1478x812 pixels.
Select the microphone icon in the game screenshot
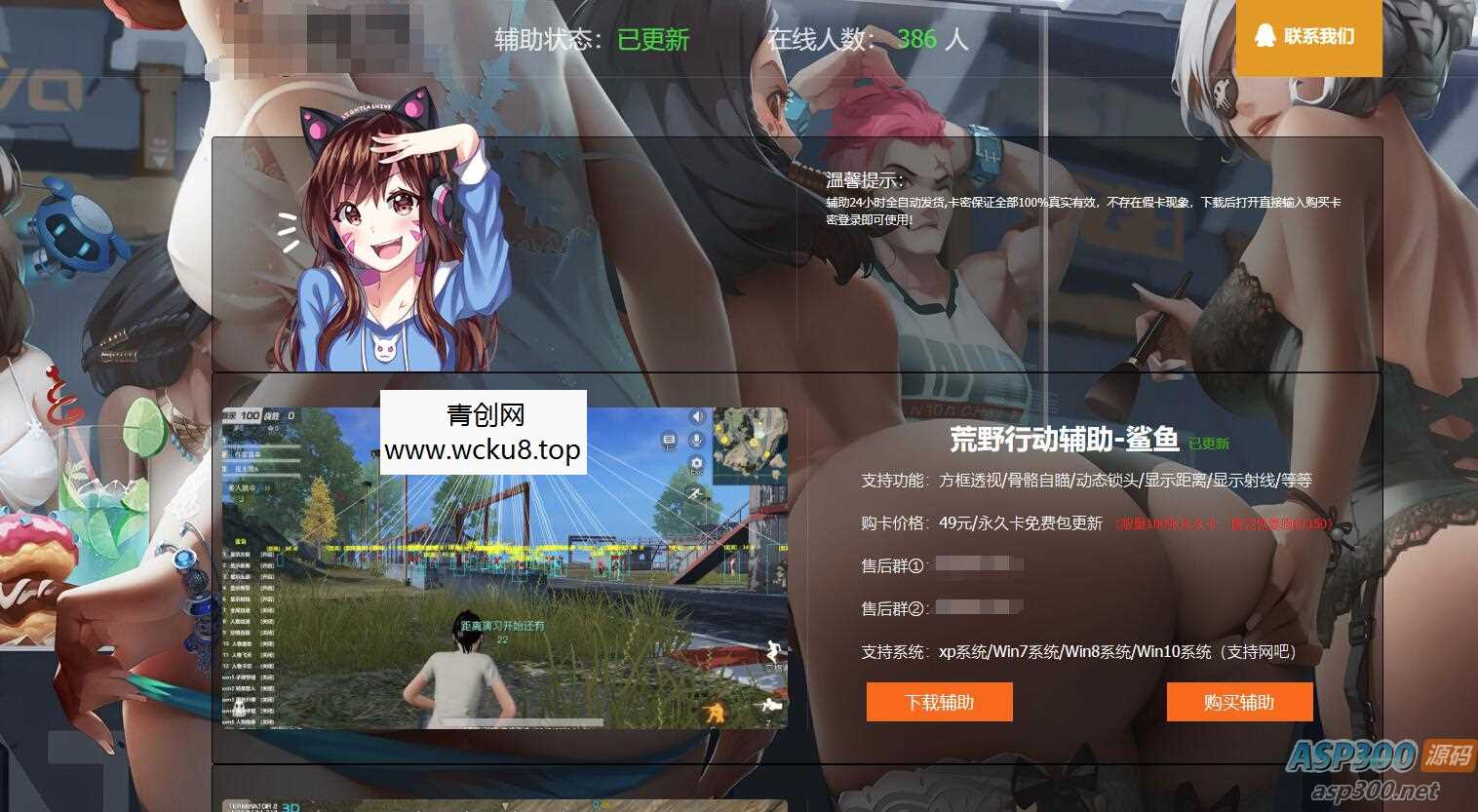[x=695, y=440]
